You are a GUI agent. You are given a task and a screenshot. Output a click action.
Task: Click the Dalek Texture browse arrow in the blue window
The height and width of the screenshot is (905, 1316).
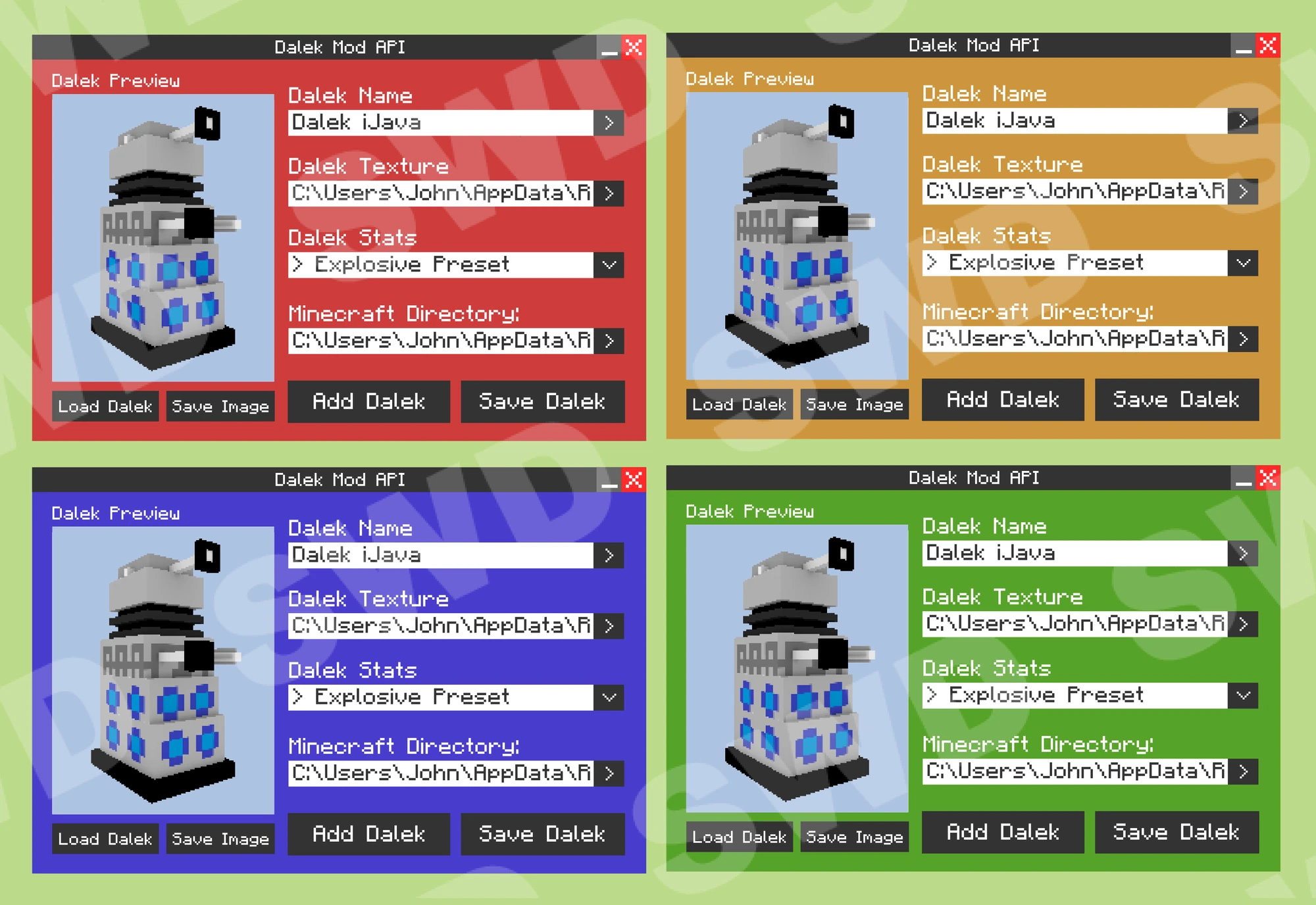pyautogui.click(x=611, y=625)
